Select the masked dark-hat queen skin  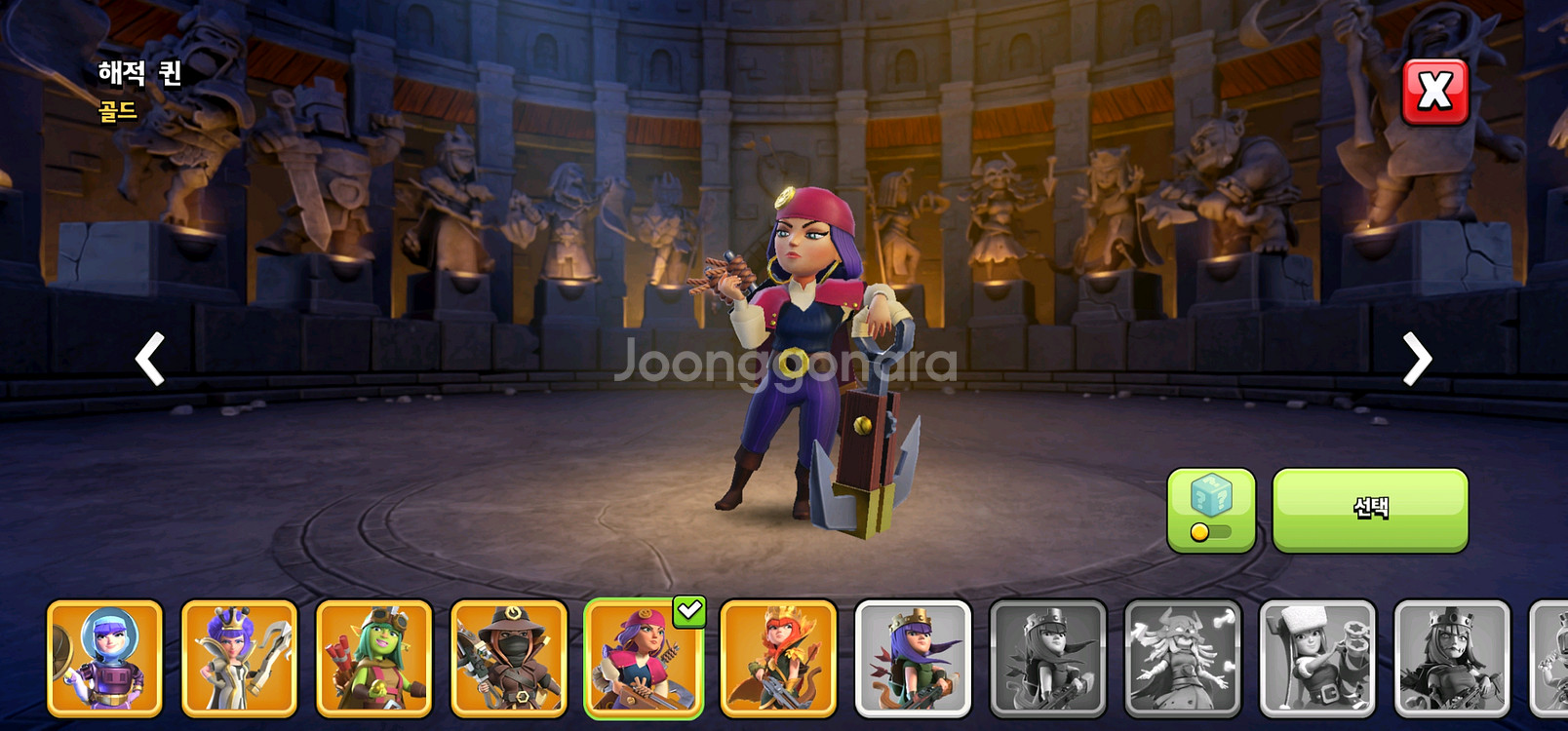tap(509, 658)
